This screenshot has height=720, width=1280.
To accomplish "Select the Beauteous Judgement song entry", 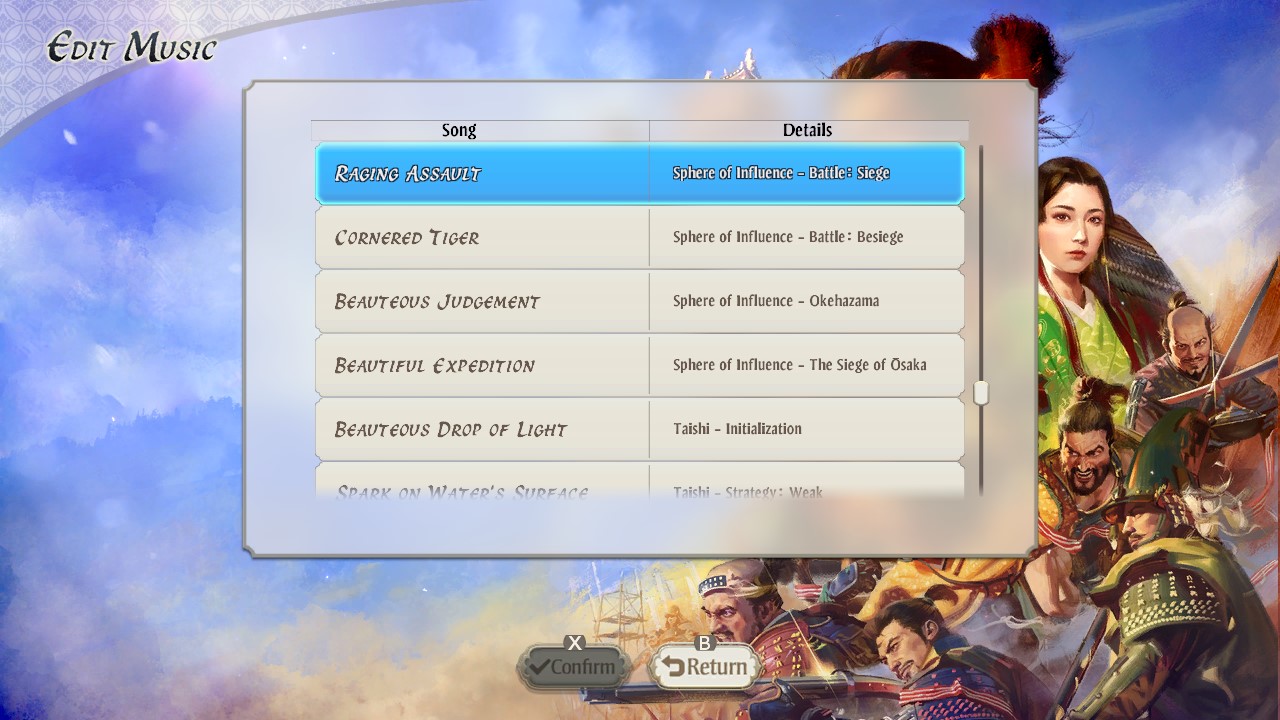I will click(x=480, y=301).
